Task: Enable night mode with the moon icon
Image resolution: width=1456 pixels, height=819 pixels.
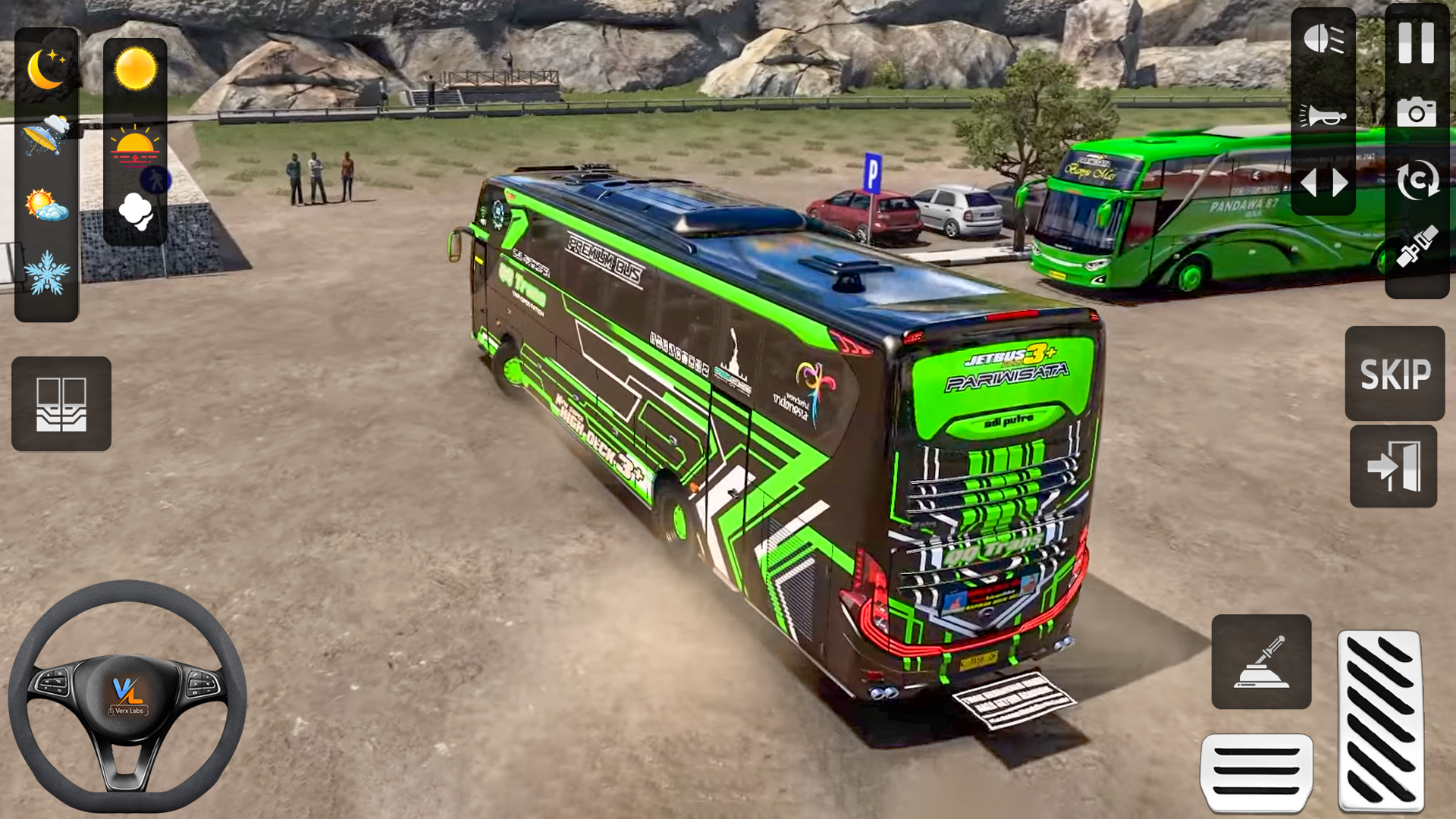Action: click(48, 68)
